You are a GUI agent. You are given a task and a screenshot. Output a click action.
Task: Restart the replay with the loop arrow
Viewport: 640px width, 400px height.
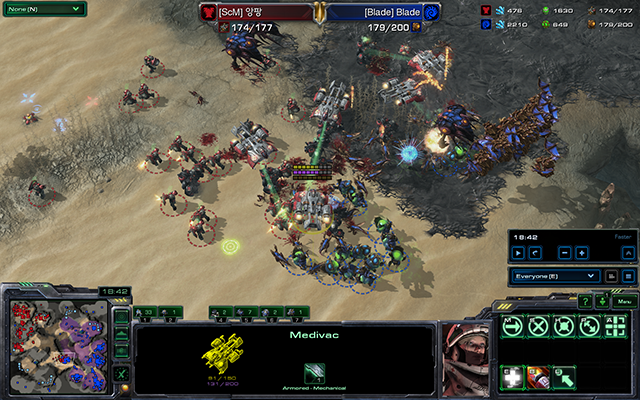pos(535,253)
